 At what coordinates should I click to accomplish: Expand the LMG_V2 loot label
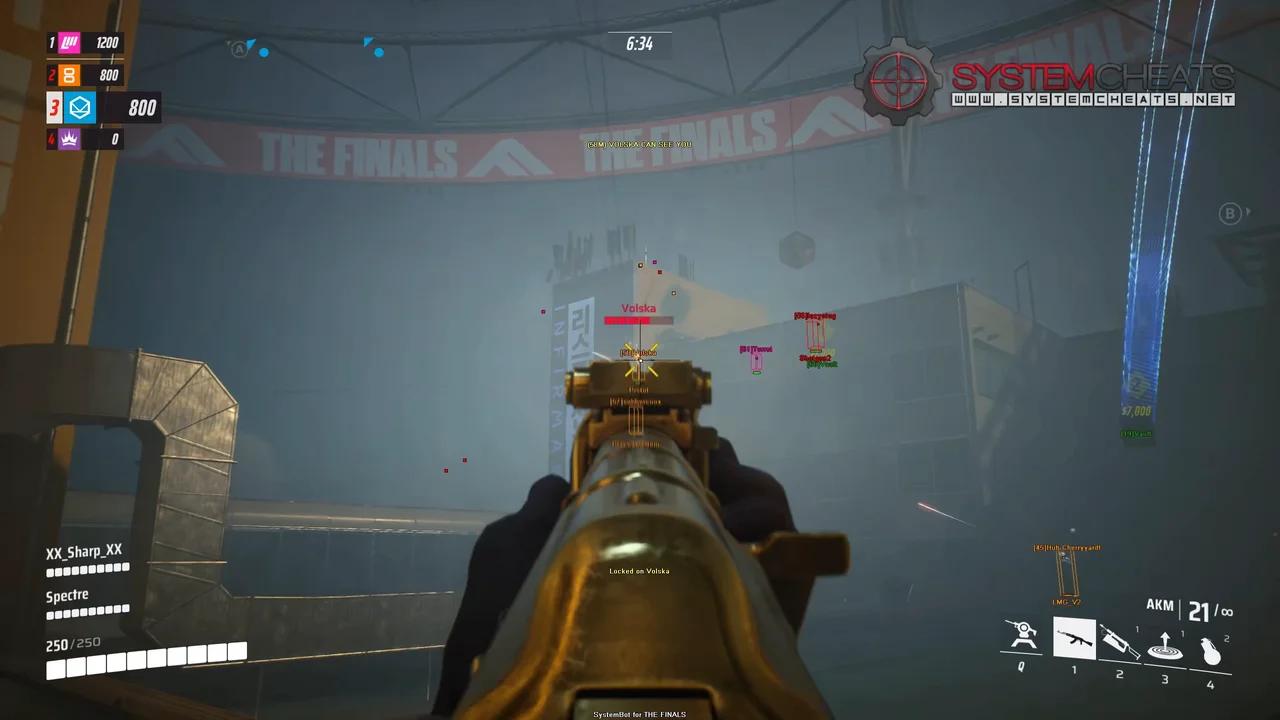[1065, 603]
